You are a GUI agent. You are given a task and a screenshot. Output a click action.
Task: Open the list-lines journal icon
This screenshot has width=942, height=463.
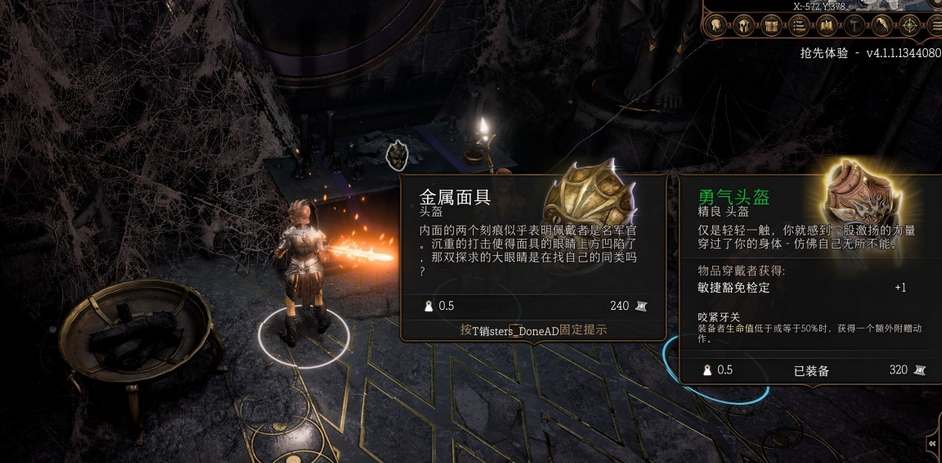coord(799,25)
